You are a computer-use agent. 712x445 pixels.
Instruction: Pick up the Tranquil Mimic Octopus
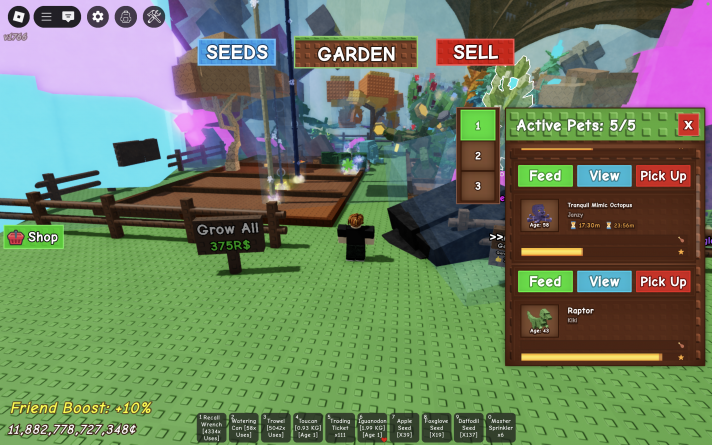coord(663,176)
